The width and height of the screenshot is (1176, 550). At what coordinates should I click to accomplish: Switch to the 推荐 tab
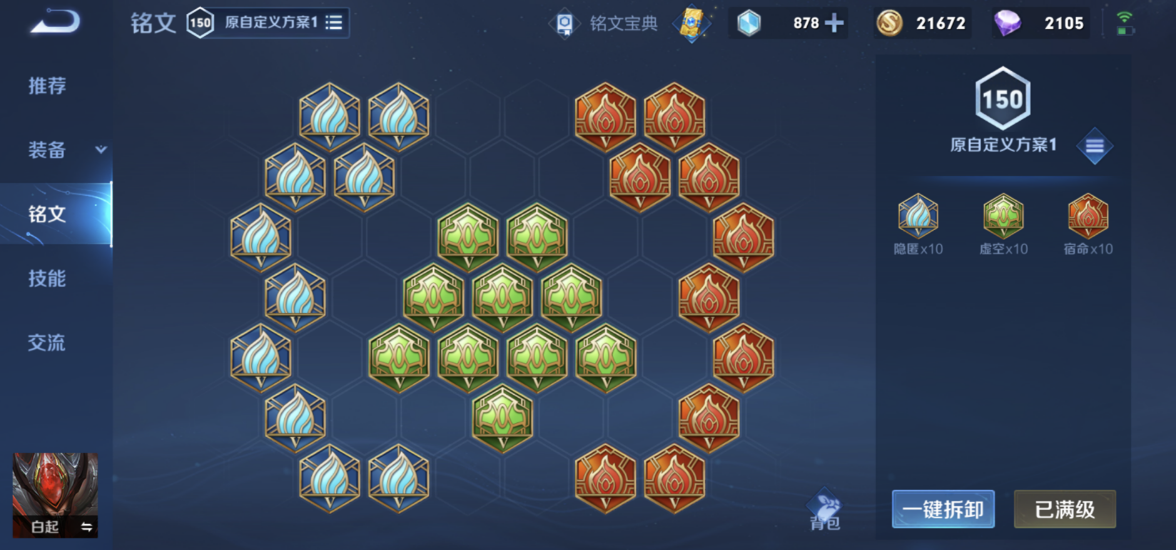[x=47, y=86]
